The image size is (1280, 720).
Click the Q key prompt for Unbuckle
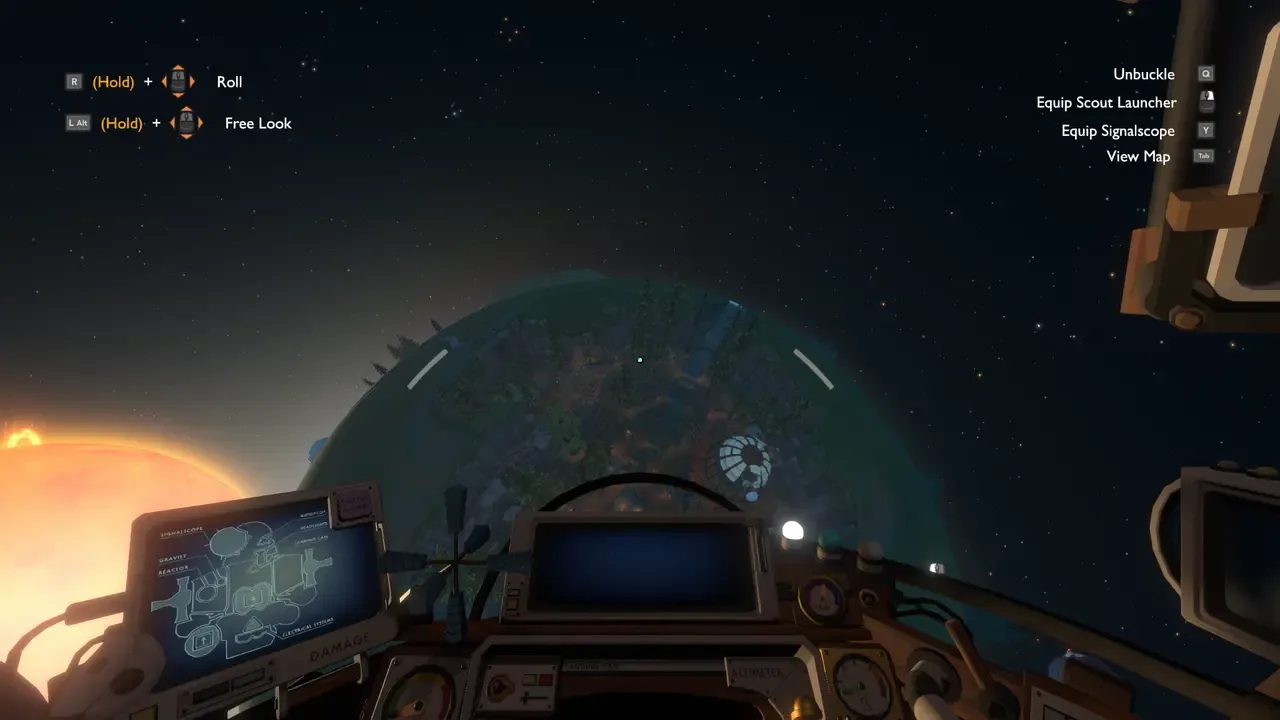(x=1205, y=73)
